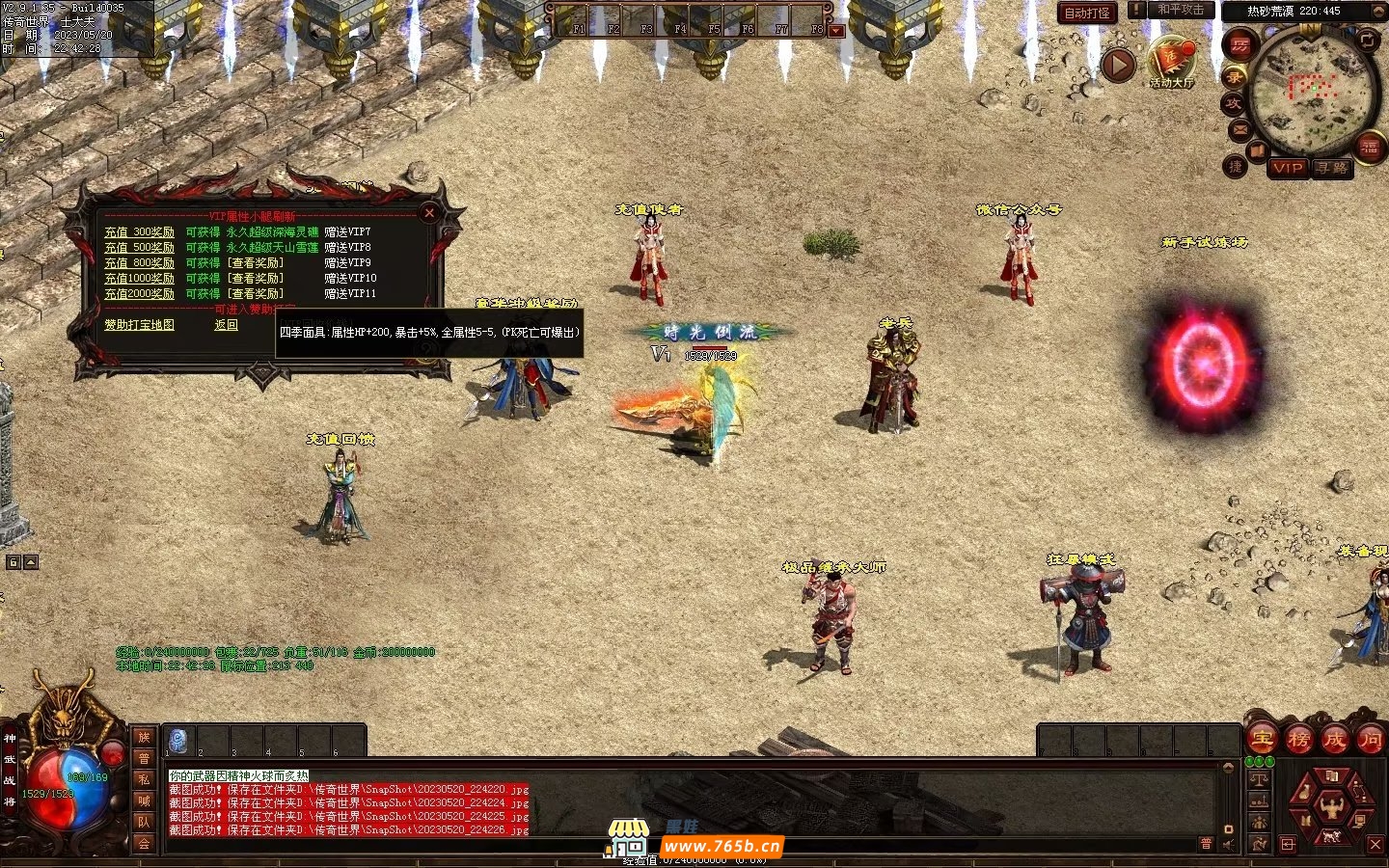Image resolution: width=1389 pixels, height=868 pixels.
Task: Select the 族 chat channel tab
Action: point(144,738)
